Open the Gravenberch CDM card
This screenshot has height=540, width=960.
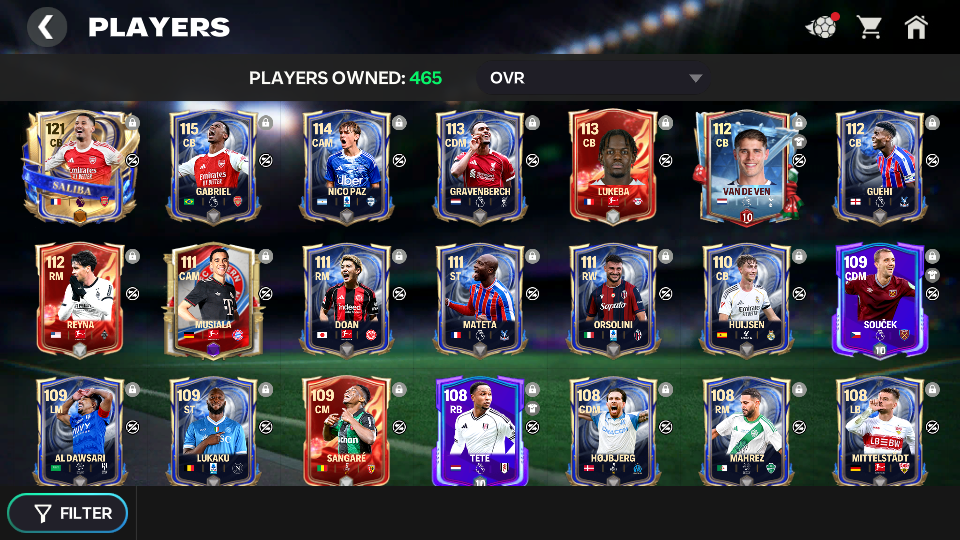(480, 166)
